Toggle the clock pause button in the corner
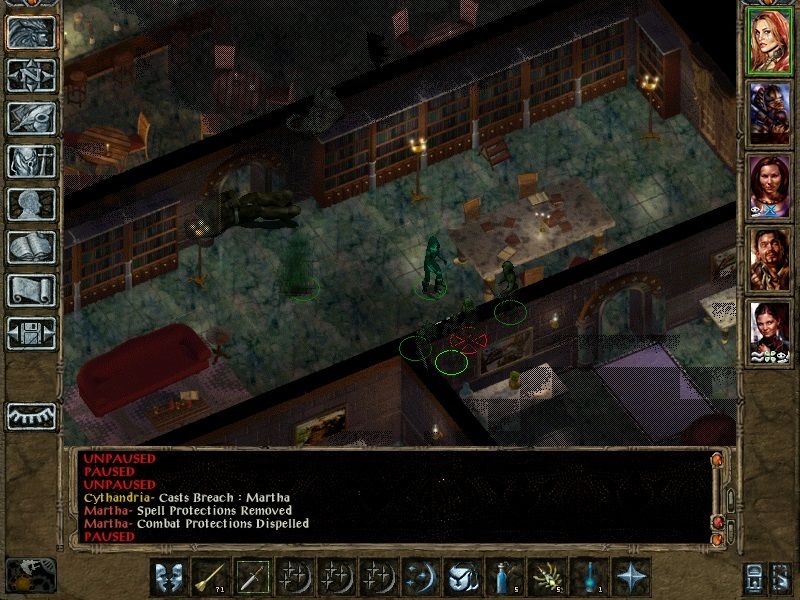 tap(30, 575)
